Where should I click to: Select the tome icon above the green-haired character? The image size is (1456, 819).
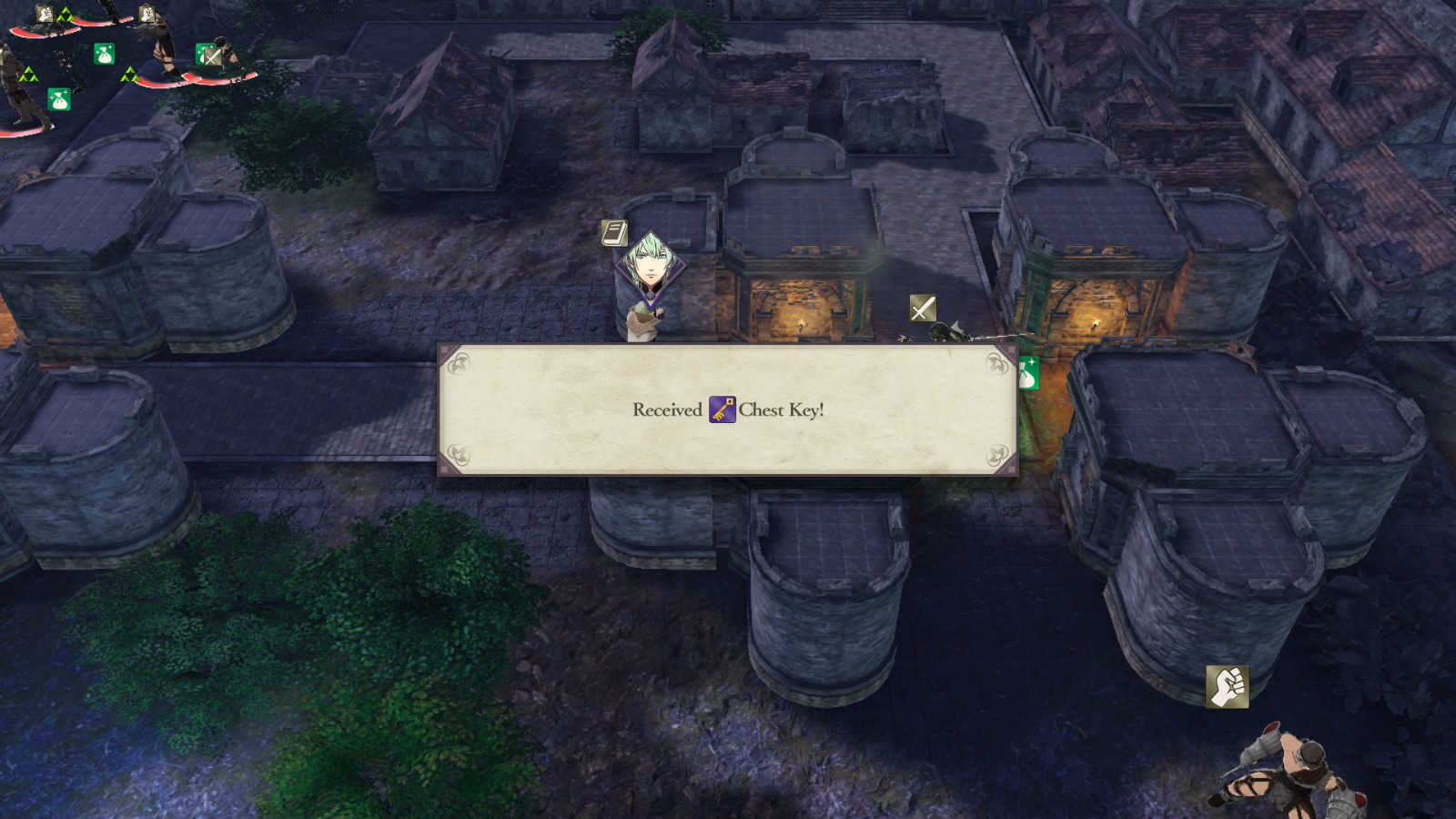click(615, 233)
